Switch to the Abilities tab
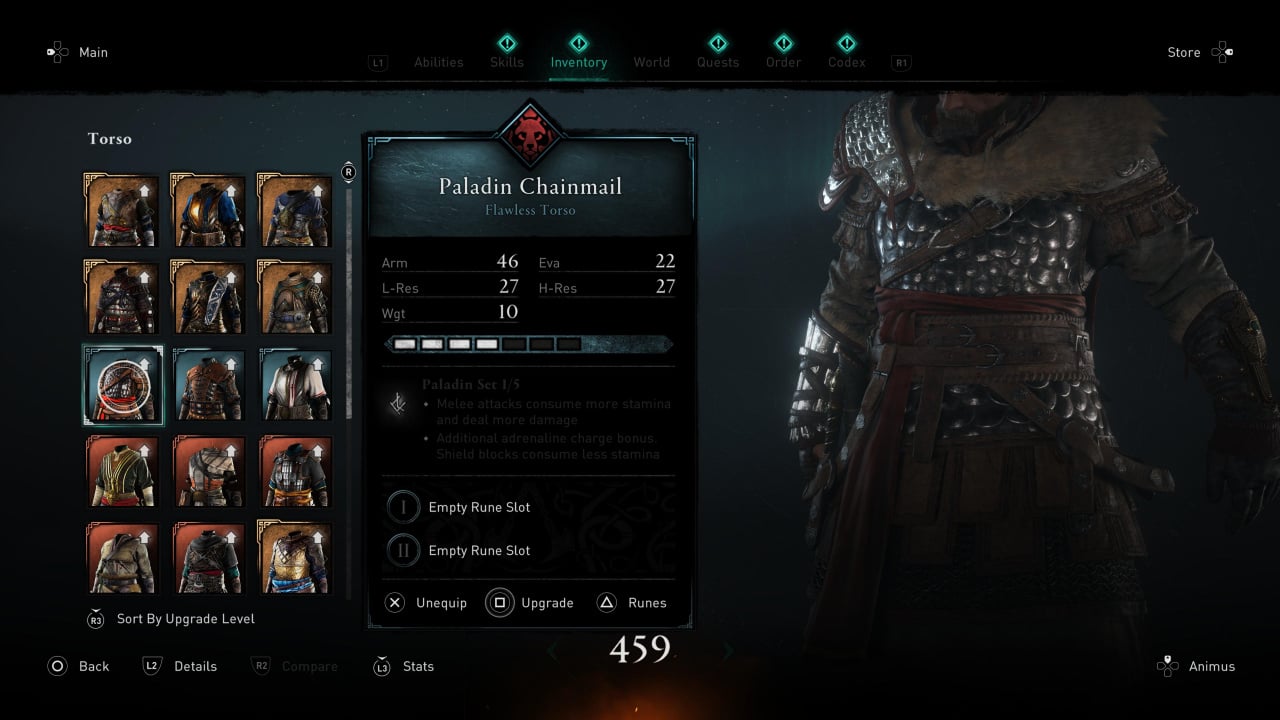The width and height of the screenshot is (1280, 720). pos(438,62)
